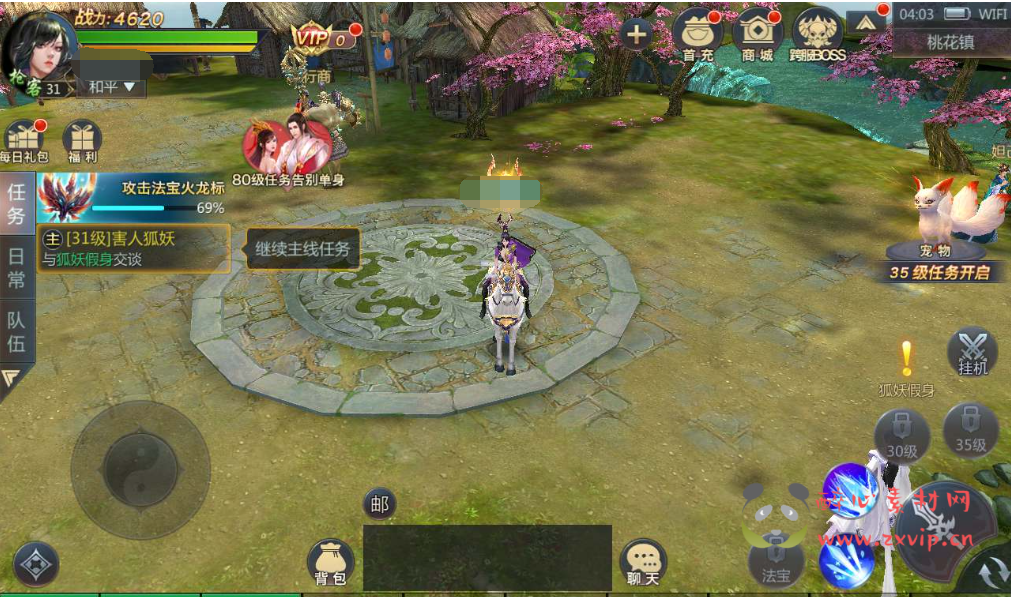Open the 每日礼包 daily gift pack
This screenshot has width=1011, height=597.
pyautogui.click(x=23, y=141)
